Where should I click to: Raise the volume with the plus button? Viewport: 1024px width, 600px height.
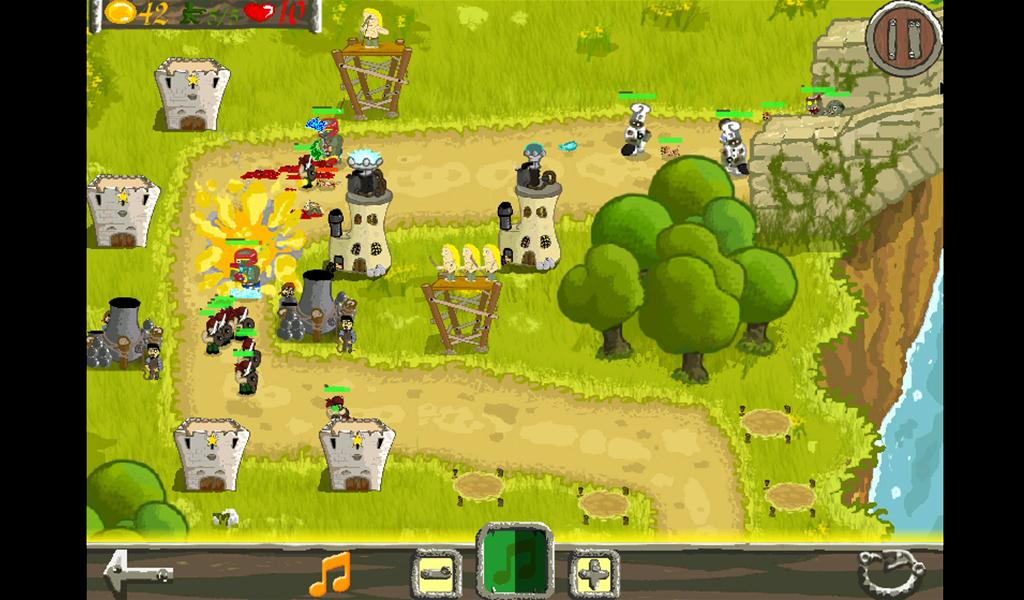[x=594, y=574]
